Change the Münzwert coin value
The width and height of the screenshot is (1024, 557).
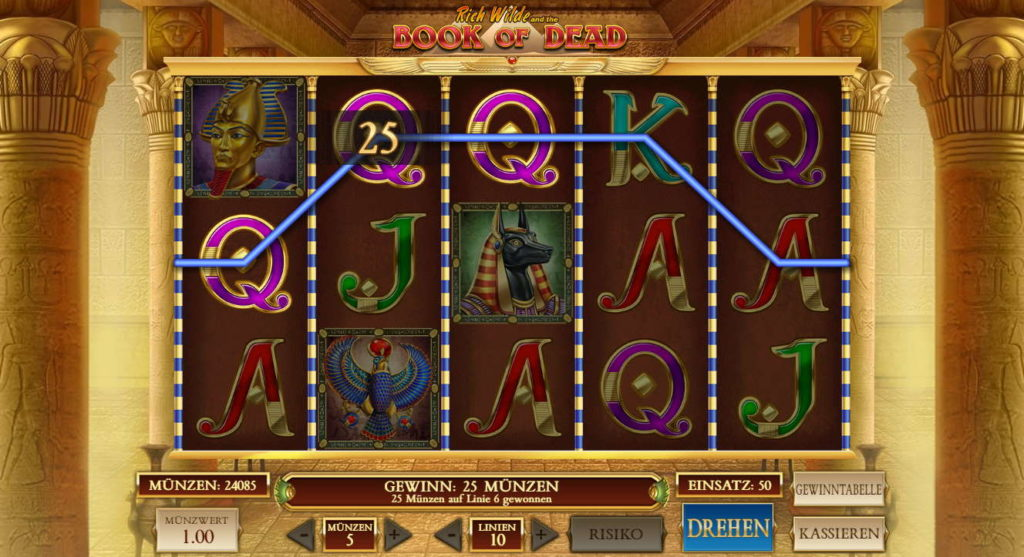(x=197, y=530)
